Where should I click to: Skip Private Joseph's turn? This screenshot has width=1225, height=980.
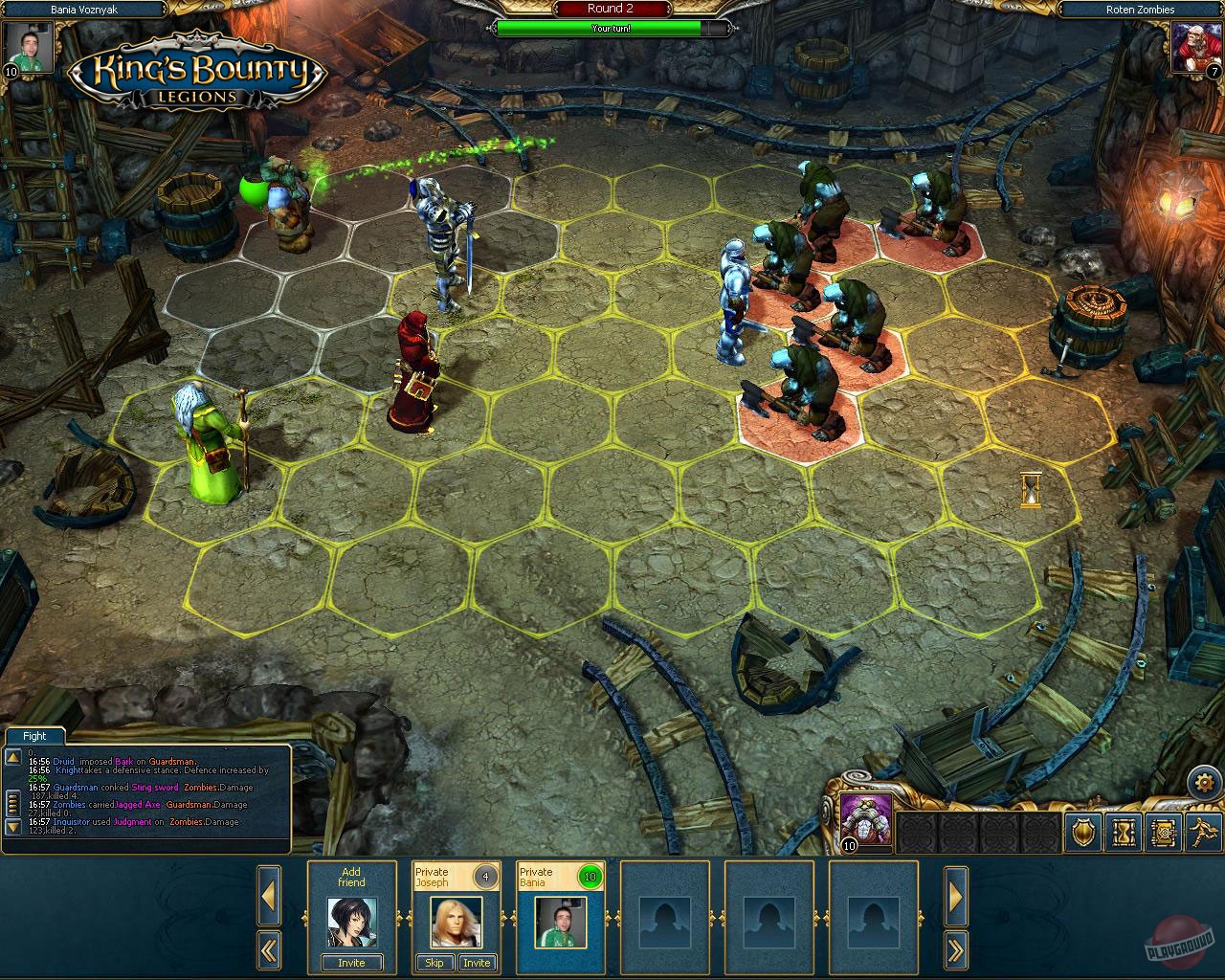(434, 963)
